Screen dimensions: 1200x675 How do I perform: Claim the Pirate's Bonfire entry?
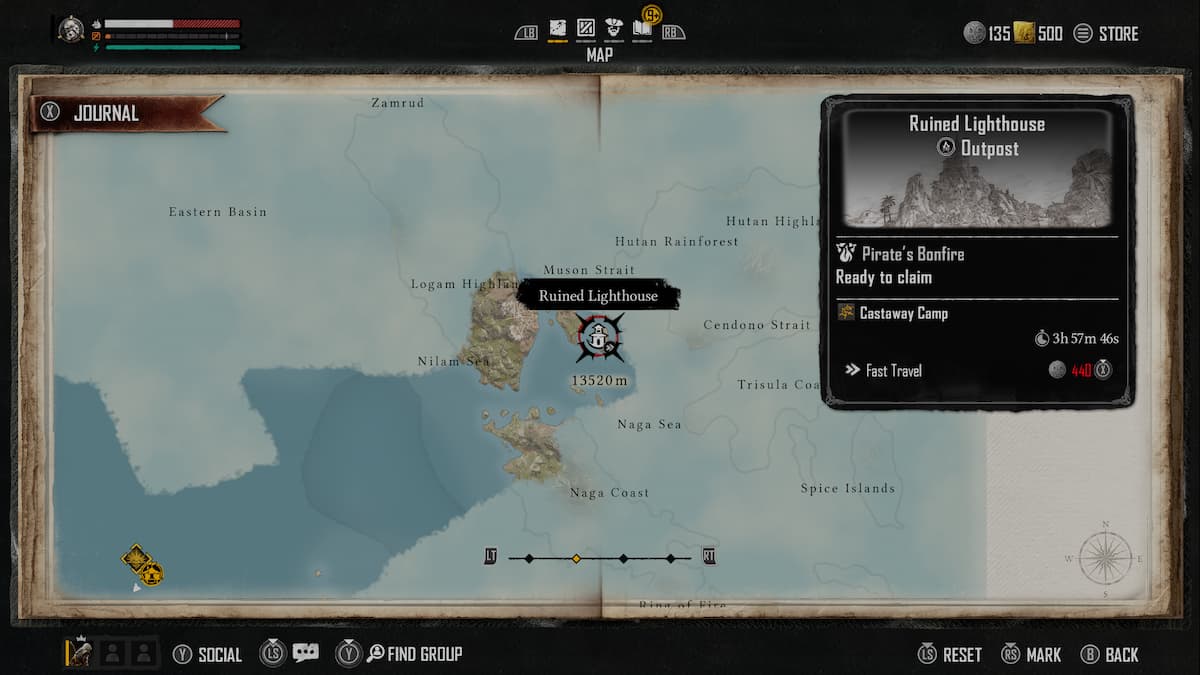[900, 265]
